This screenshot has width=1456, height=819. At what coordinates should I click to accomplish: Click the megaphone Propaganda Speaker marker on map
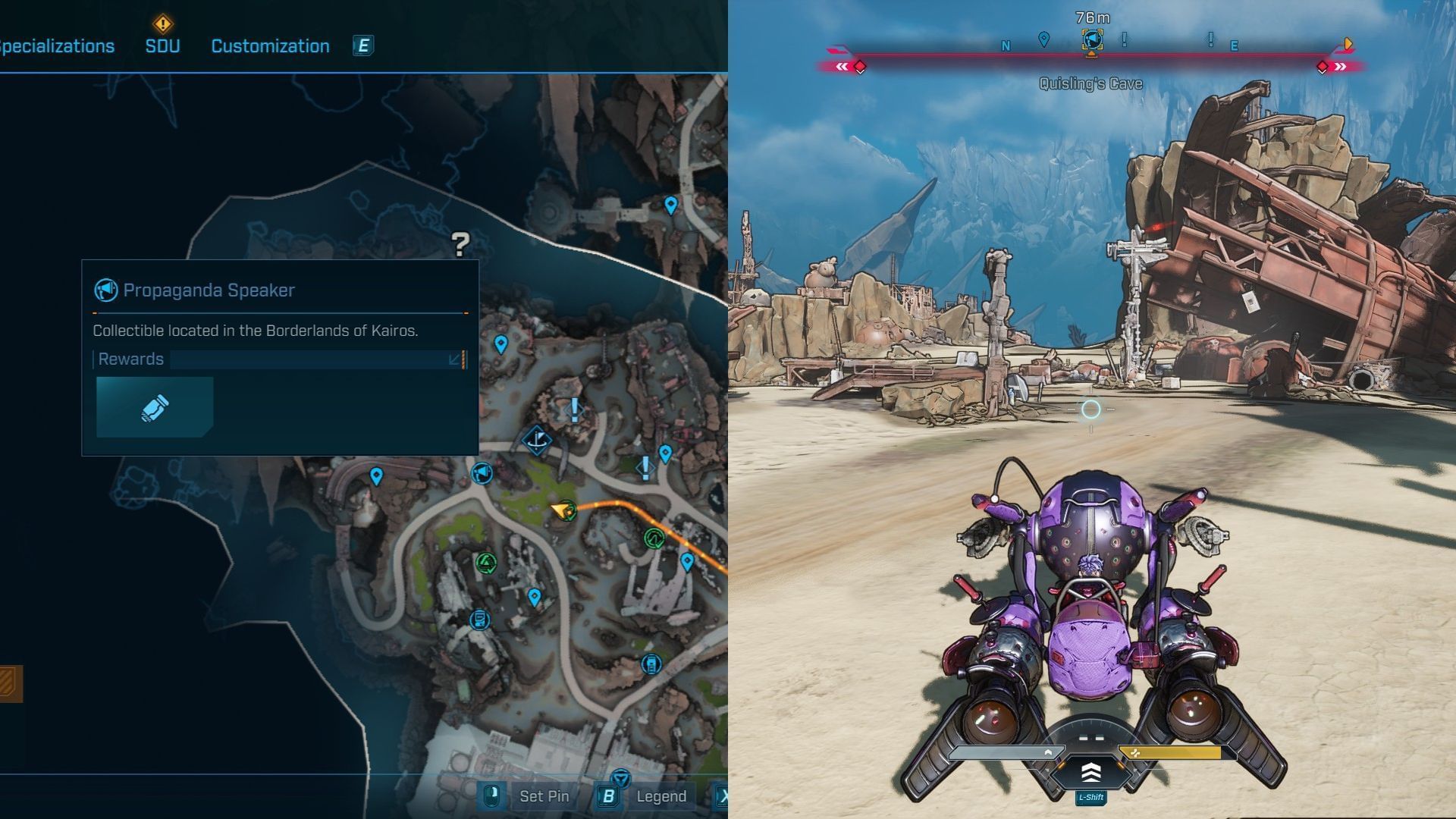482,474
